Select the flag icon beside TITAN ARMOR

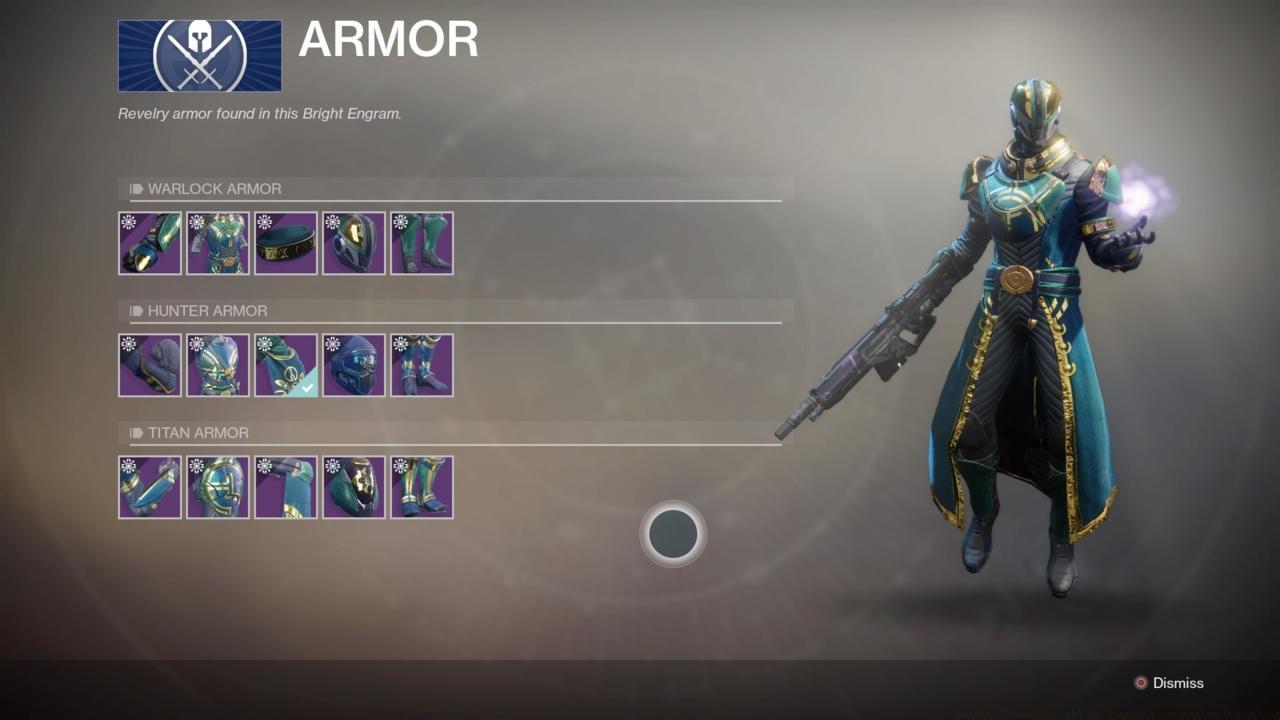pos(136,432)
